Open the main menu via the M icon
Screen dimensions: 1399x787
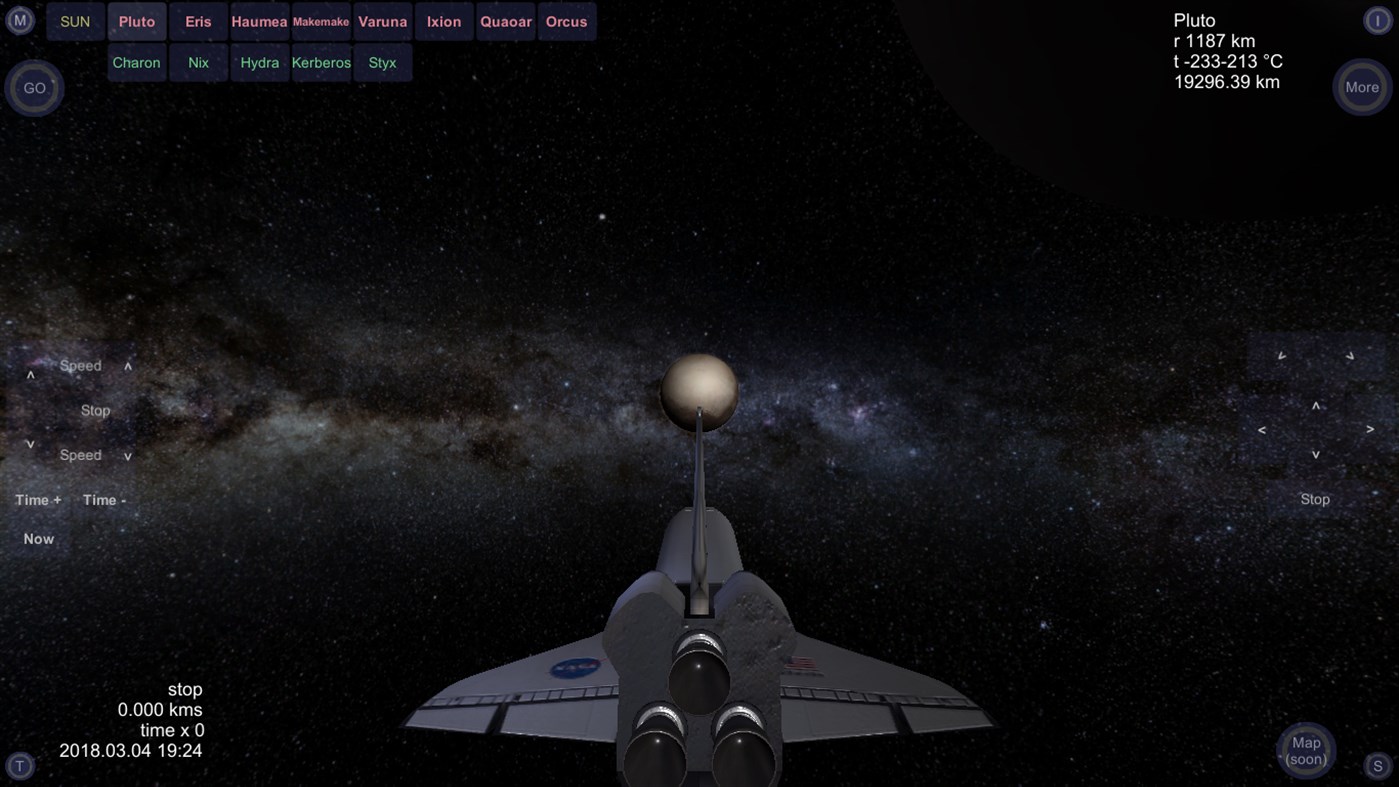click(x=19, y=19)
